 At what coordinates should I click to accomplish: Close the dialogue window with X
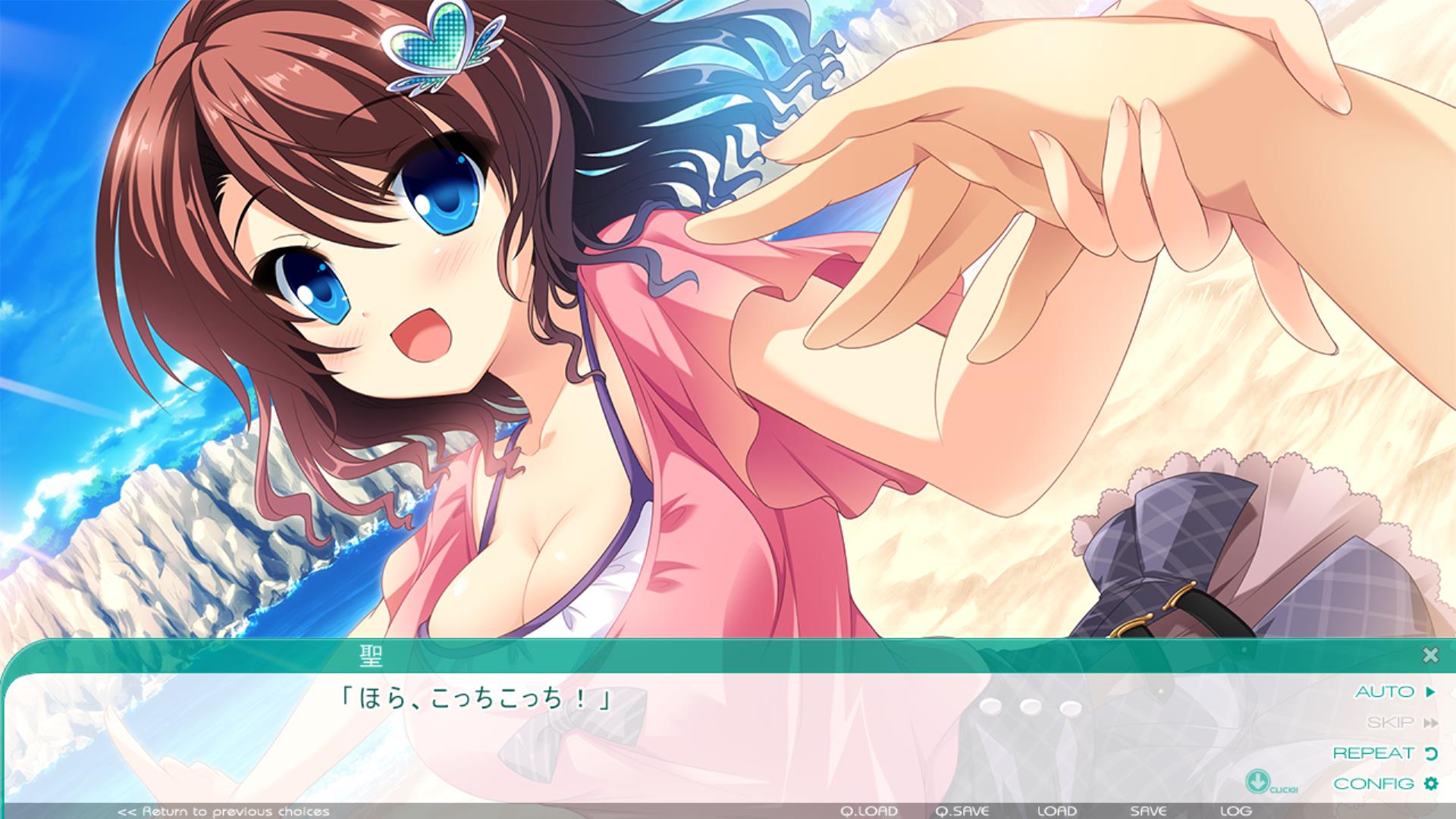(1430, 655)
